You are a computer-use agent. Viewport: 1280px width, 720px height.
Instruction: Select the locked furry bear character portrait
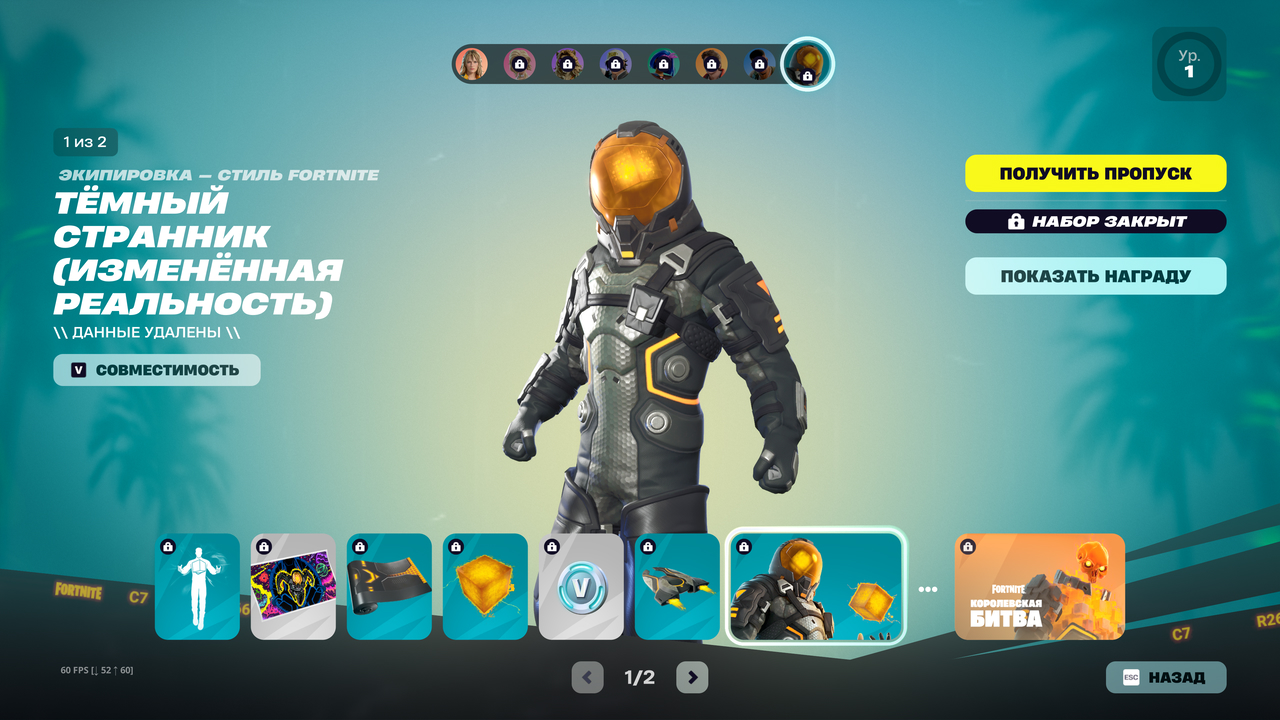pos(567,64)
